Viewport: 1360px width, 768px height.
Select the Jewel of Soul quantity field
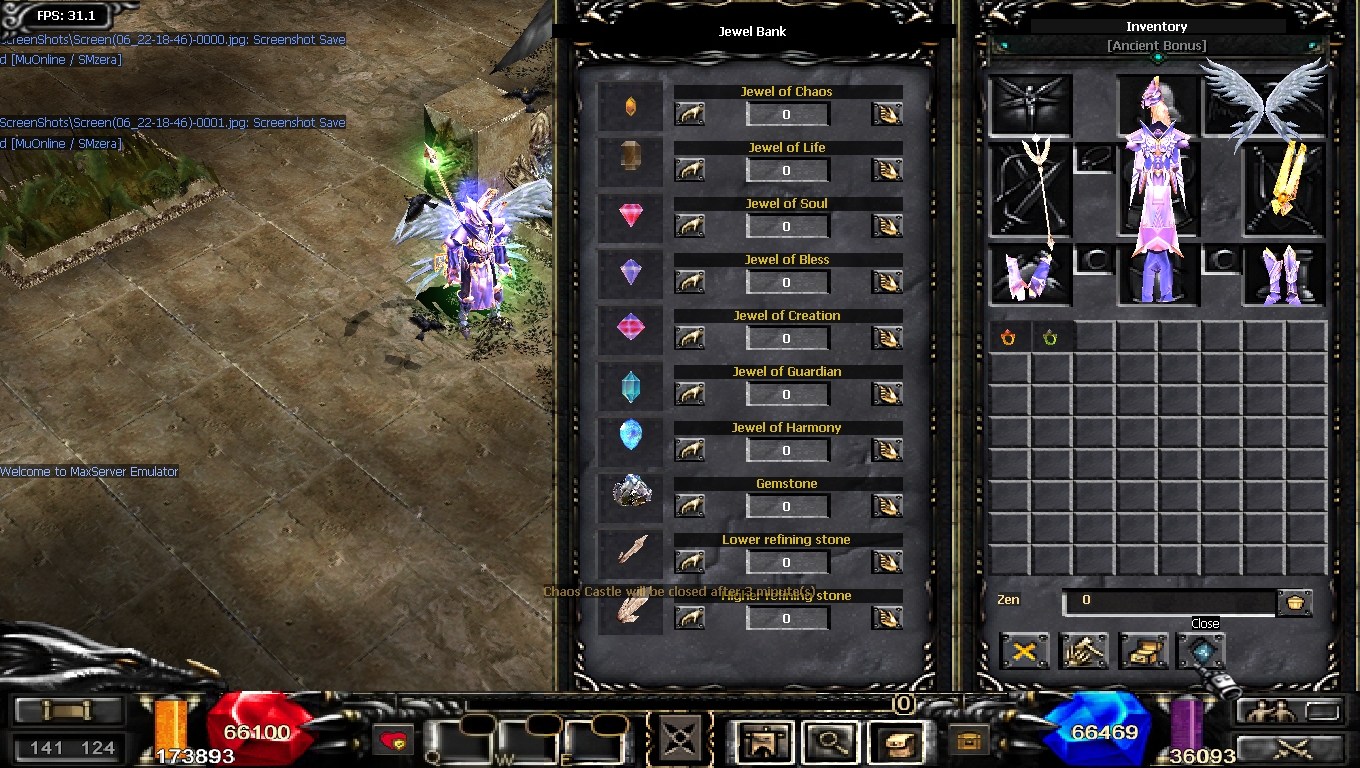[787, 226]
